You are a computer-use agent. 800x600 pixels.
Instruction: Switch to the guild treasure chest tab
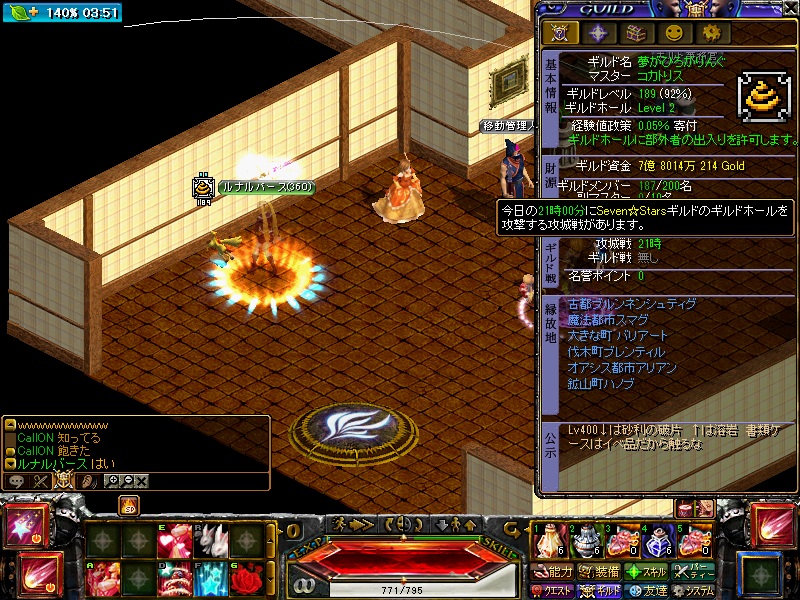coord(636,32)
